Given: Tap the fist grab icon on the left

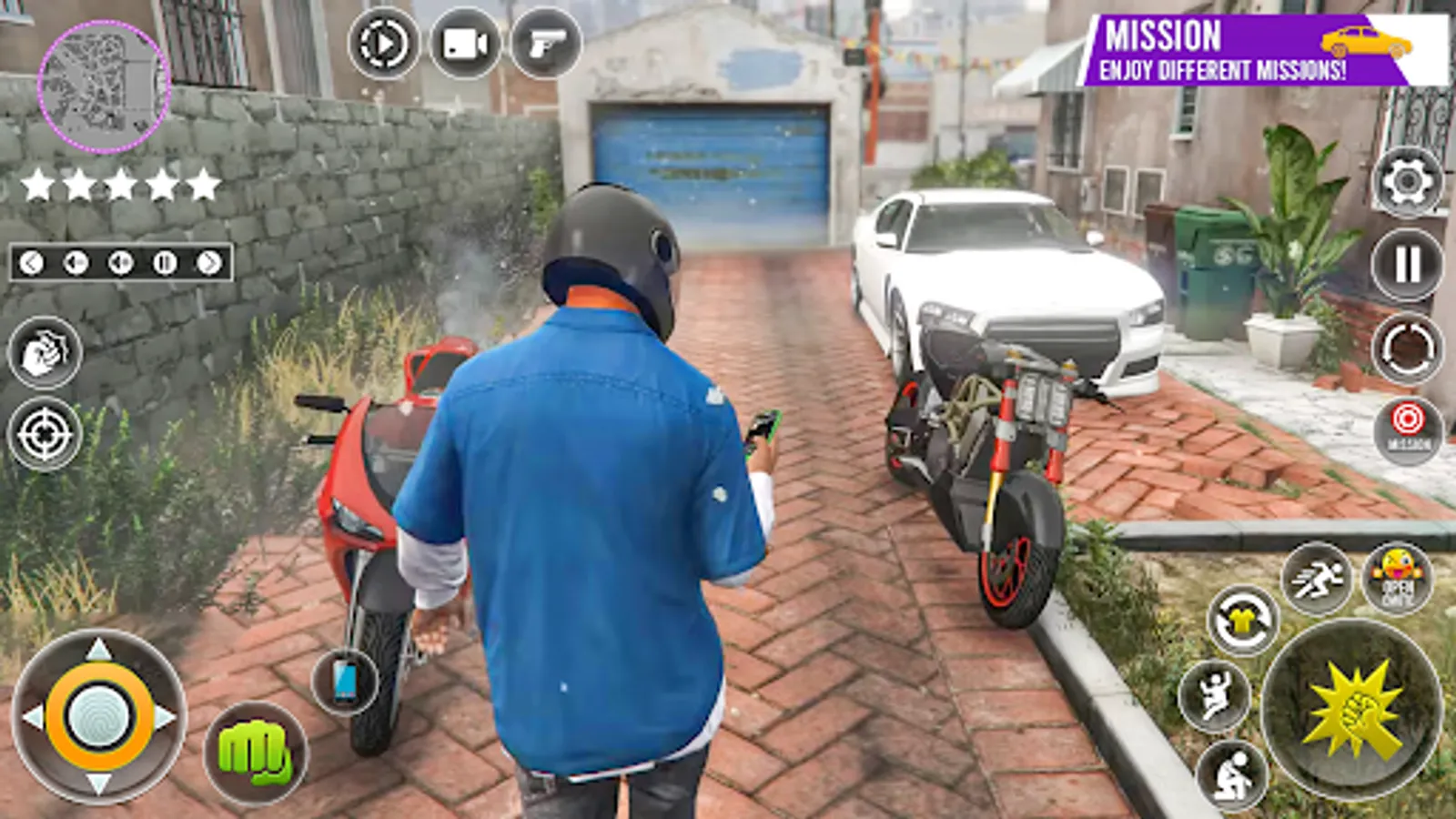Looking at the screenshot, I should 43,350.
